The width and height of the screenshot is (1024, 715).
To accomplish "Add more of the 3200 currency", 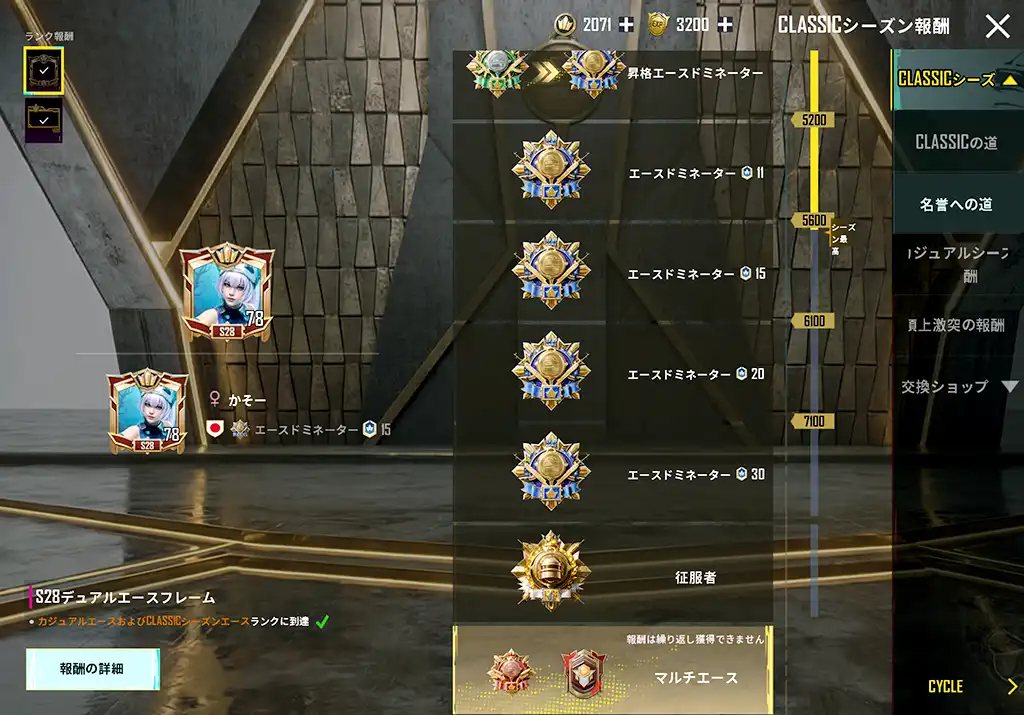I will (x=724, y=25).
